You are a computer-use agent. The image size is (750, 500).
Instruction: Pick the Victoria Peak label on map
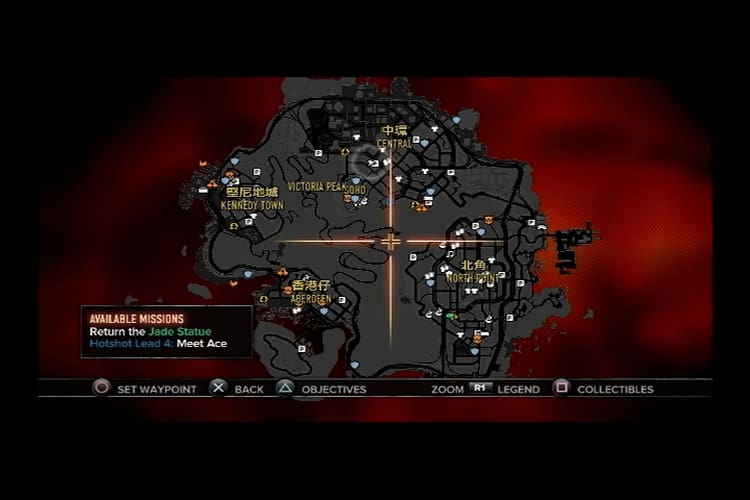(316, 187)
